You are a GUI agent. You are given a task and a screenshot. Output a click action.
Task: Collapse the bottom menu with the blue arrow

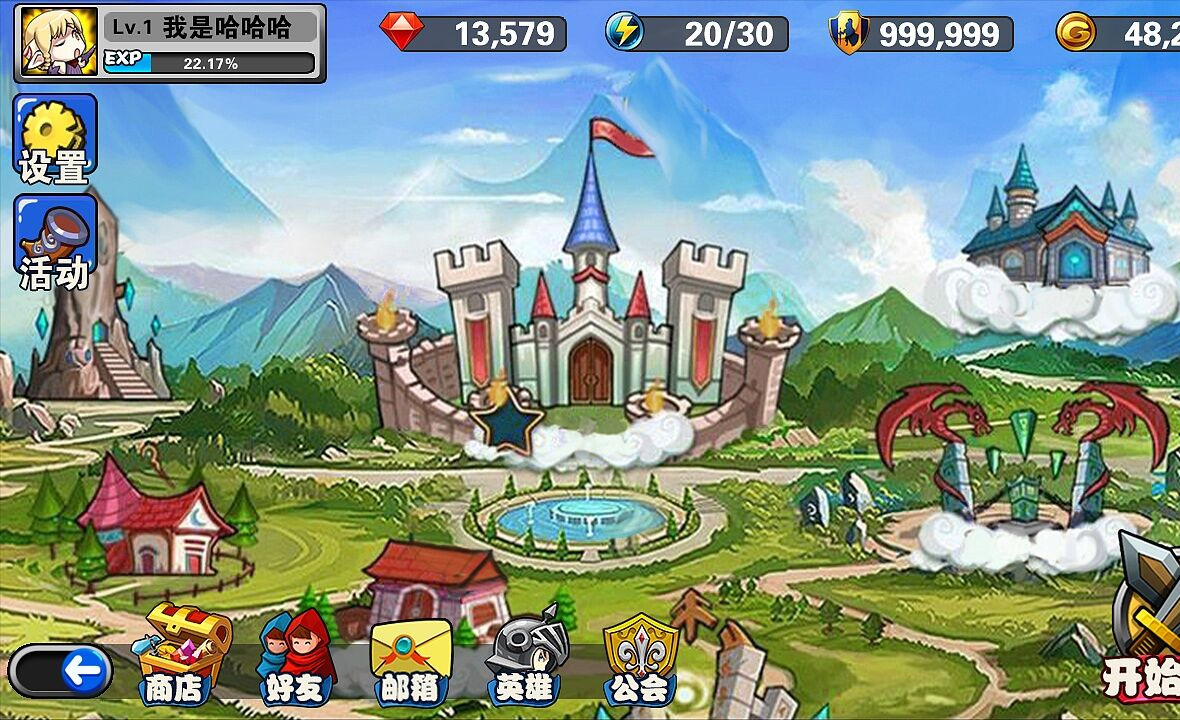tap(85, 670)
